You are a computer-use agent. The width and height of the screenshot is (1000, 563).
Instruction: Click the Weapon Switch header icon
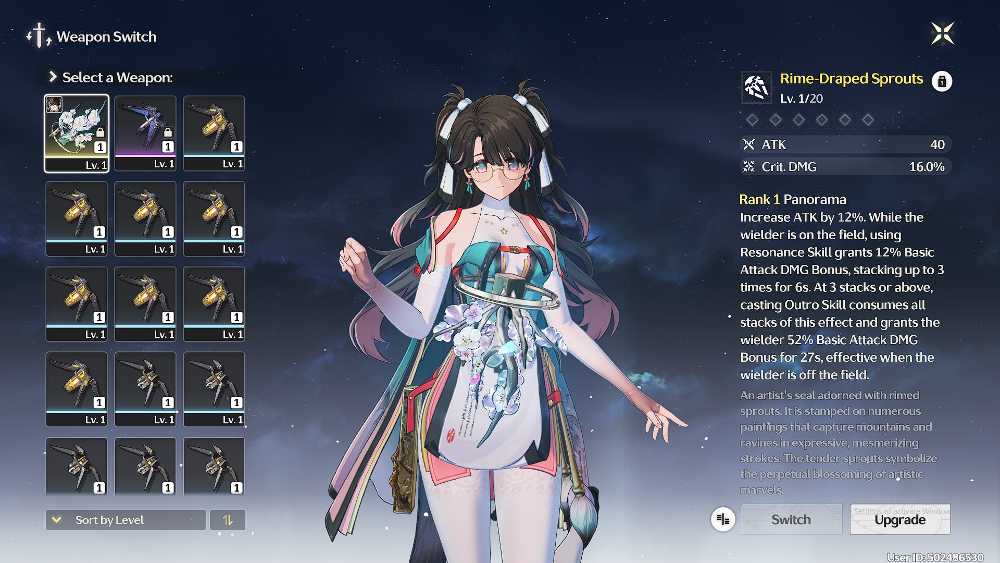click(39, 37)
